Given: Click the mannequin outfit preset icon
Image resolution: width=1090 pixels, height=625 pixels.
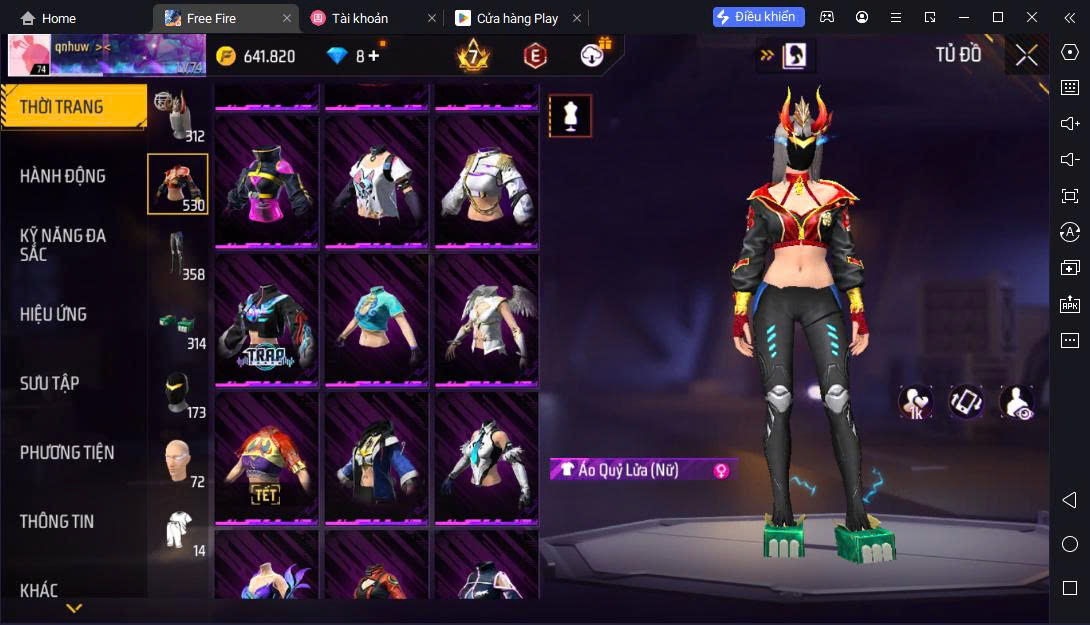Looking at the screenshot, I should (570, 116).
